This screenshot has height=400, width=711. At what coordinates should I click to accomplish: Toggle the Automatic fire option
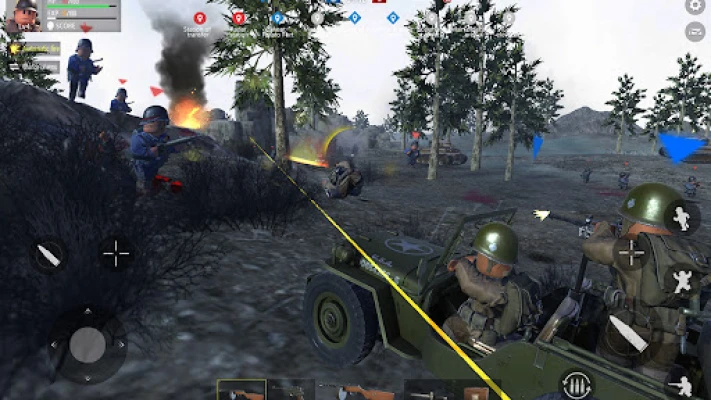click(35, 48)
